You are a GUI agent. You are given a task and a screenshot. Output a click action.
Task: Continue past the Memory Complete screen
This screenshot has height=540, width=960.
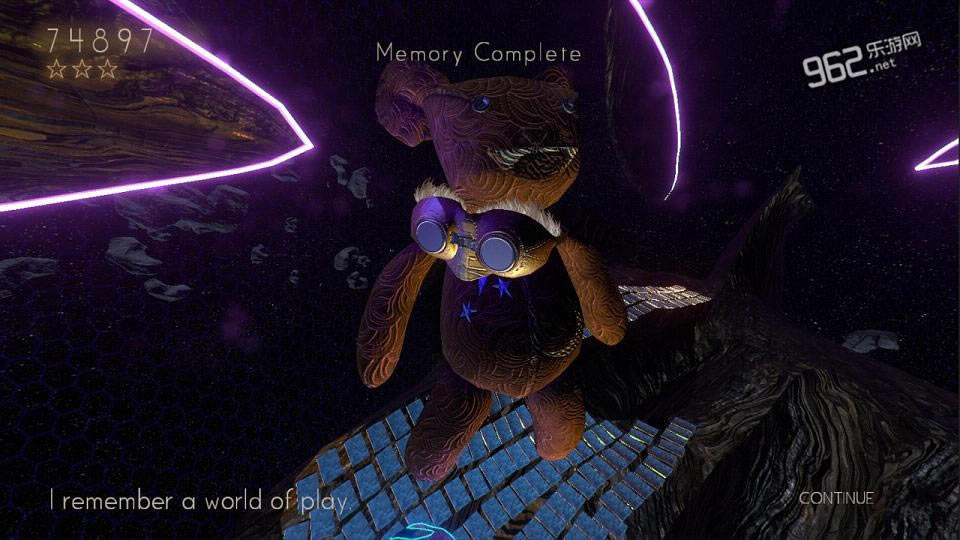[836, 497]
